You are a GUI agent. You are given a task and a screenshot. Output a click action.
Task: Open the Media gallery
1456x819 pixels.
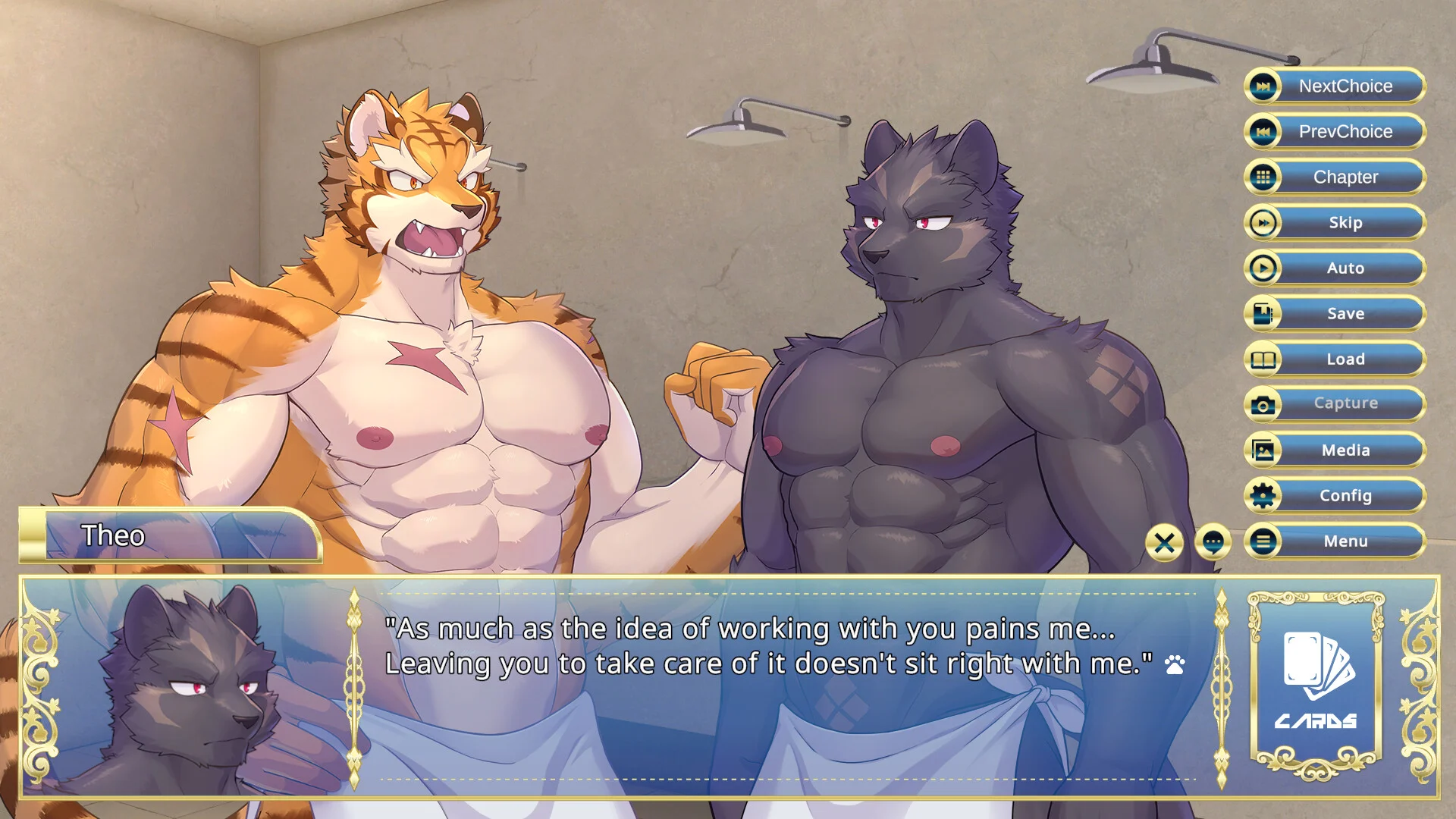[1335, 450]
